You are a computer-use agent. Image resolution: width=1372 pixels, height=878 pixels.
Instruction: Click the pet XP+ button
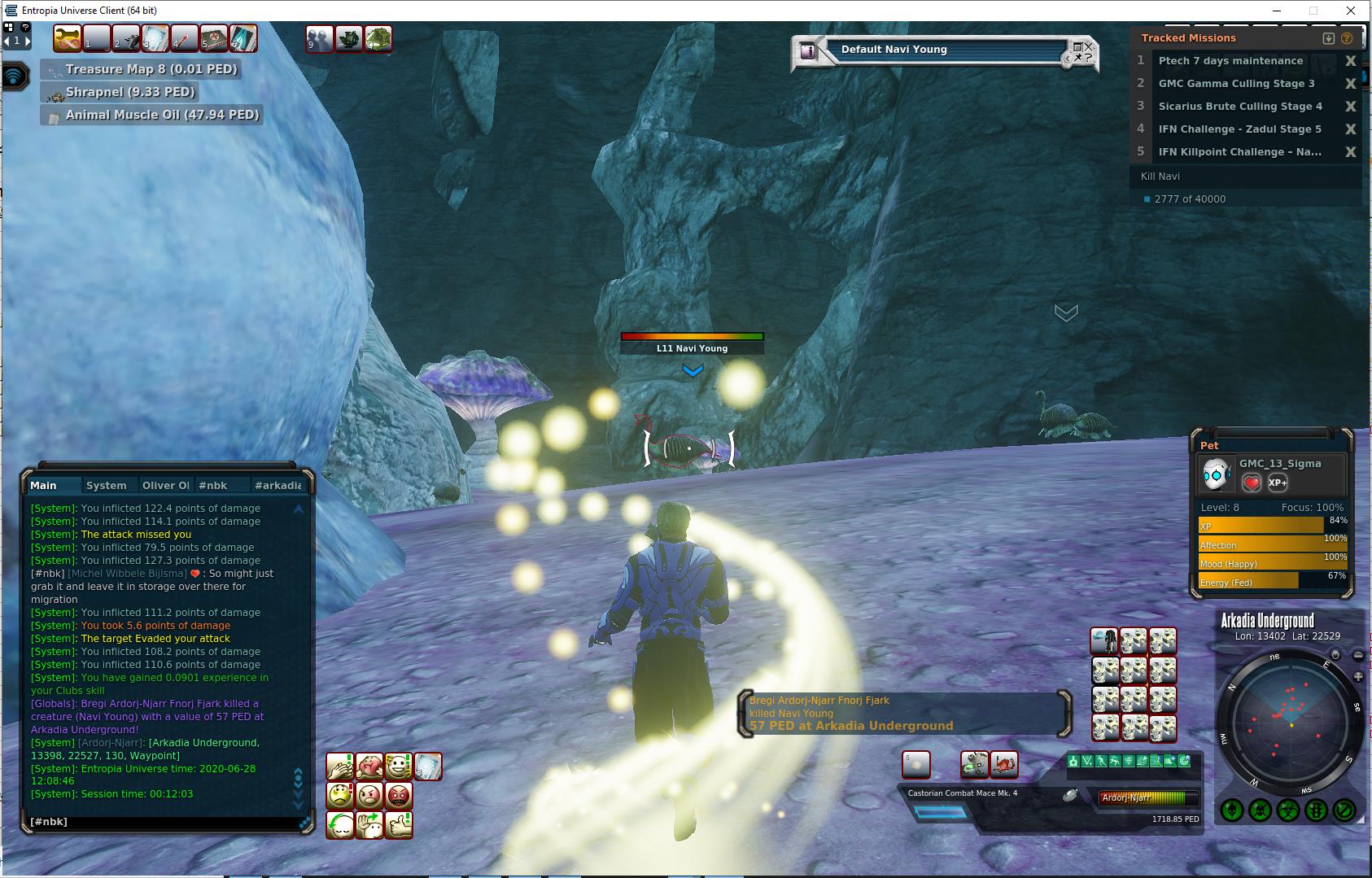[x=1278, y=483]
